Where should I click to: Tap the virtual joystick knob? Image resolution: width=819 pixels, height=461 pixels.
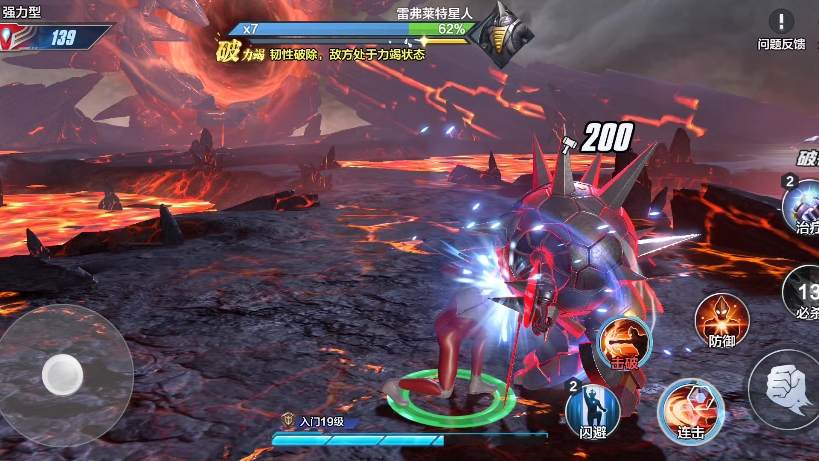pyautogui.click(x=62, y=375)
